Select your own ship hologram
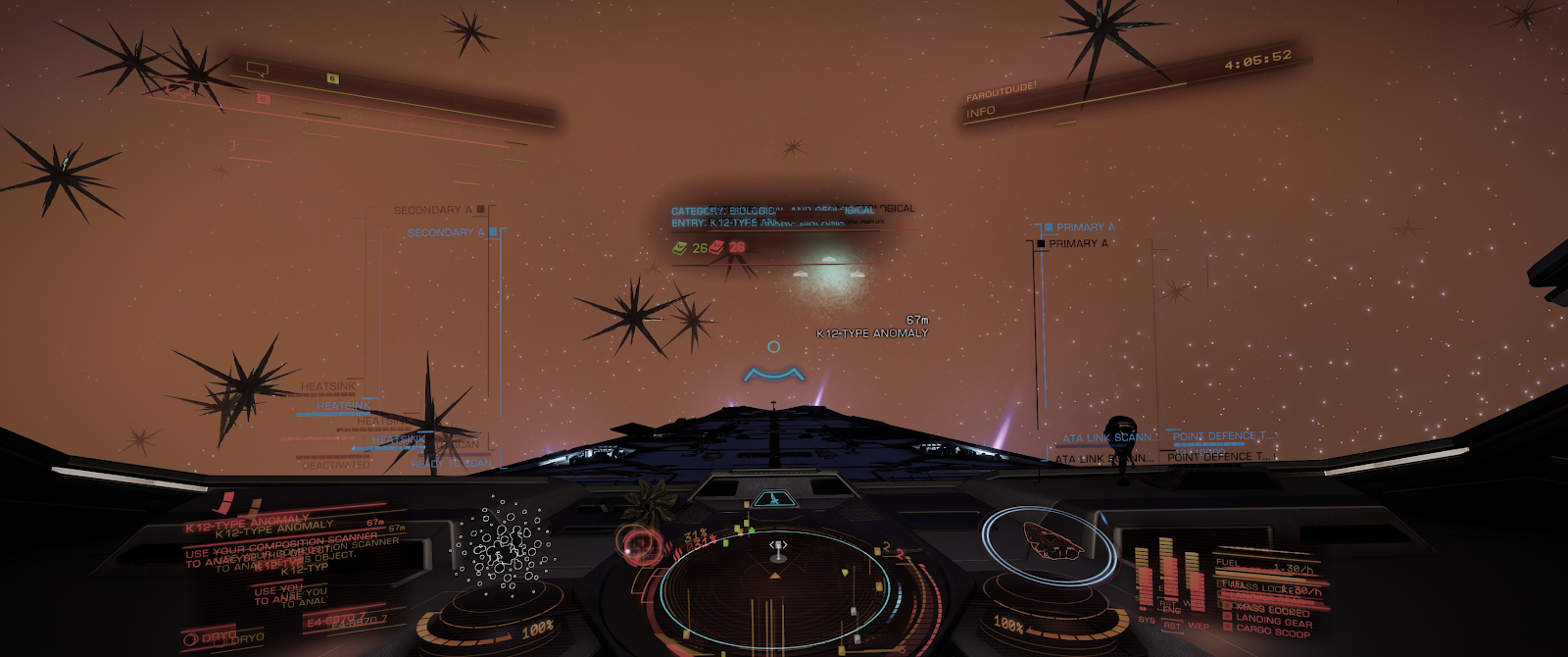This screenshot has width=1568, height=657. [x=1052, y=540]
